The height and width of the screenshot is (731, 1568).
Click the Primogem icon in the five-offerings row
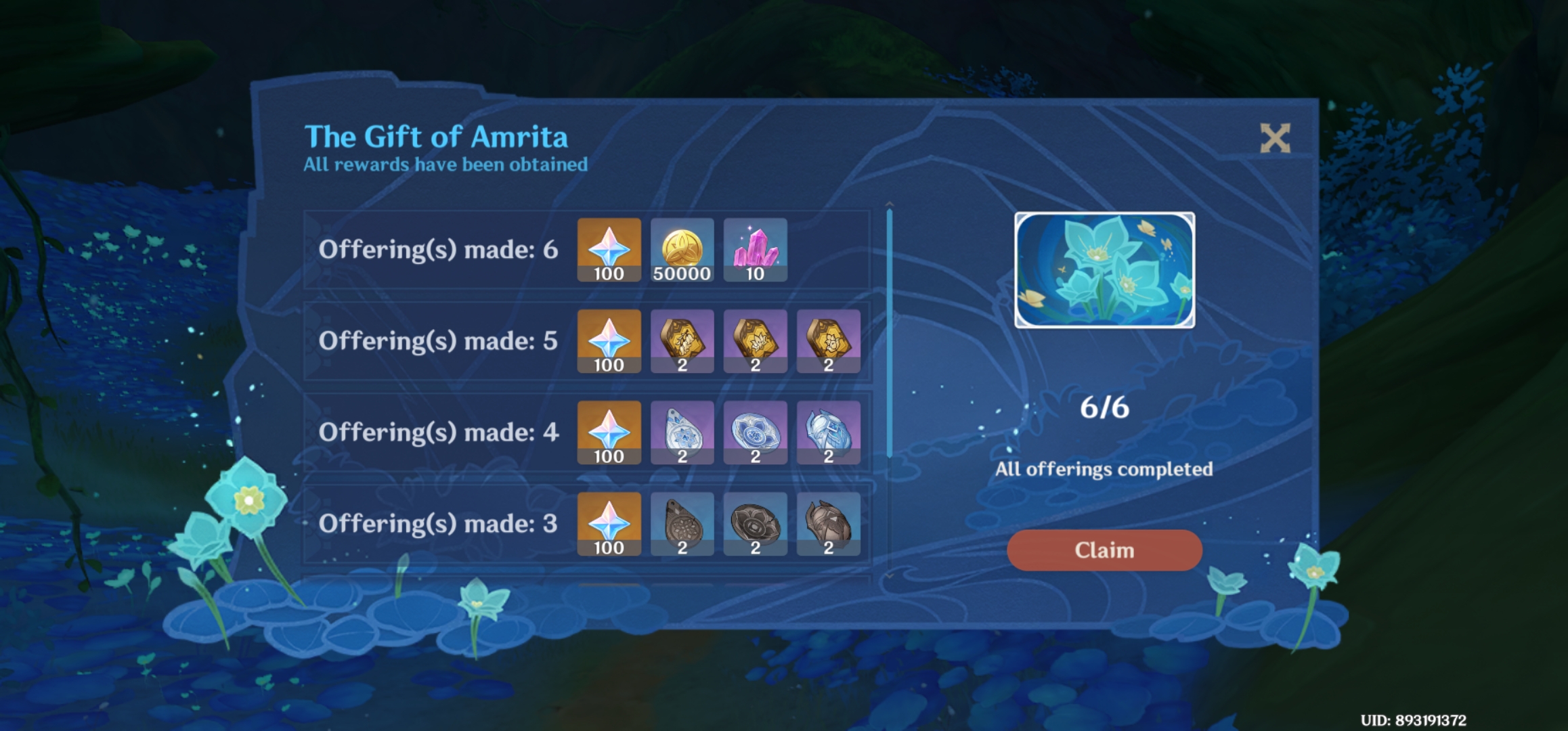tap(609, 340)
